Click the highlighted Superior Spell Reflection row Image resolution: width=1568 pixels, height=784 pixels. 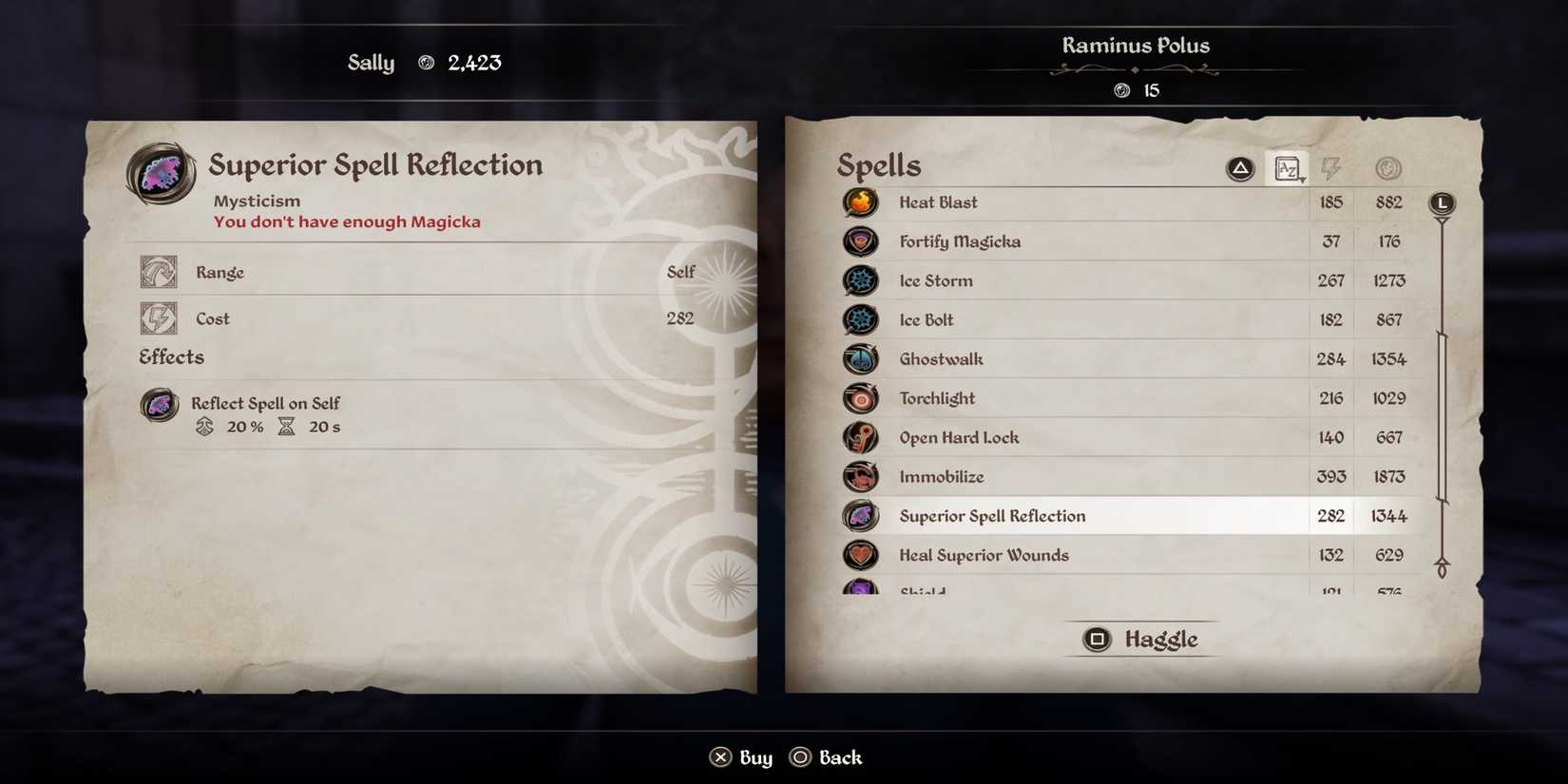pos(1074,516)
